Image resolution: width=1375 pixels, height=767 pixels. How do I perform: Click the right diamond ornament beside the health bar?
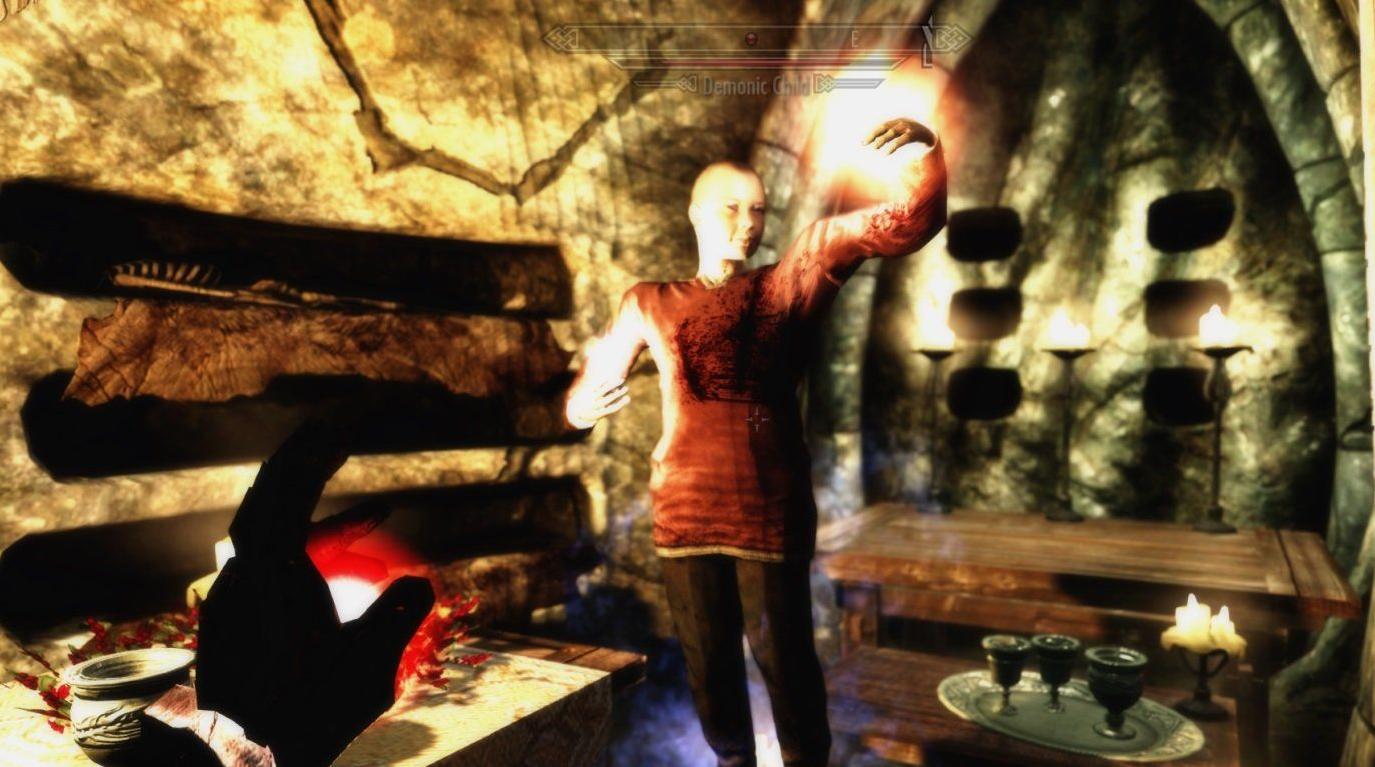pos(828,83)
